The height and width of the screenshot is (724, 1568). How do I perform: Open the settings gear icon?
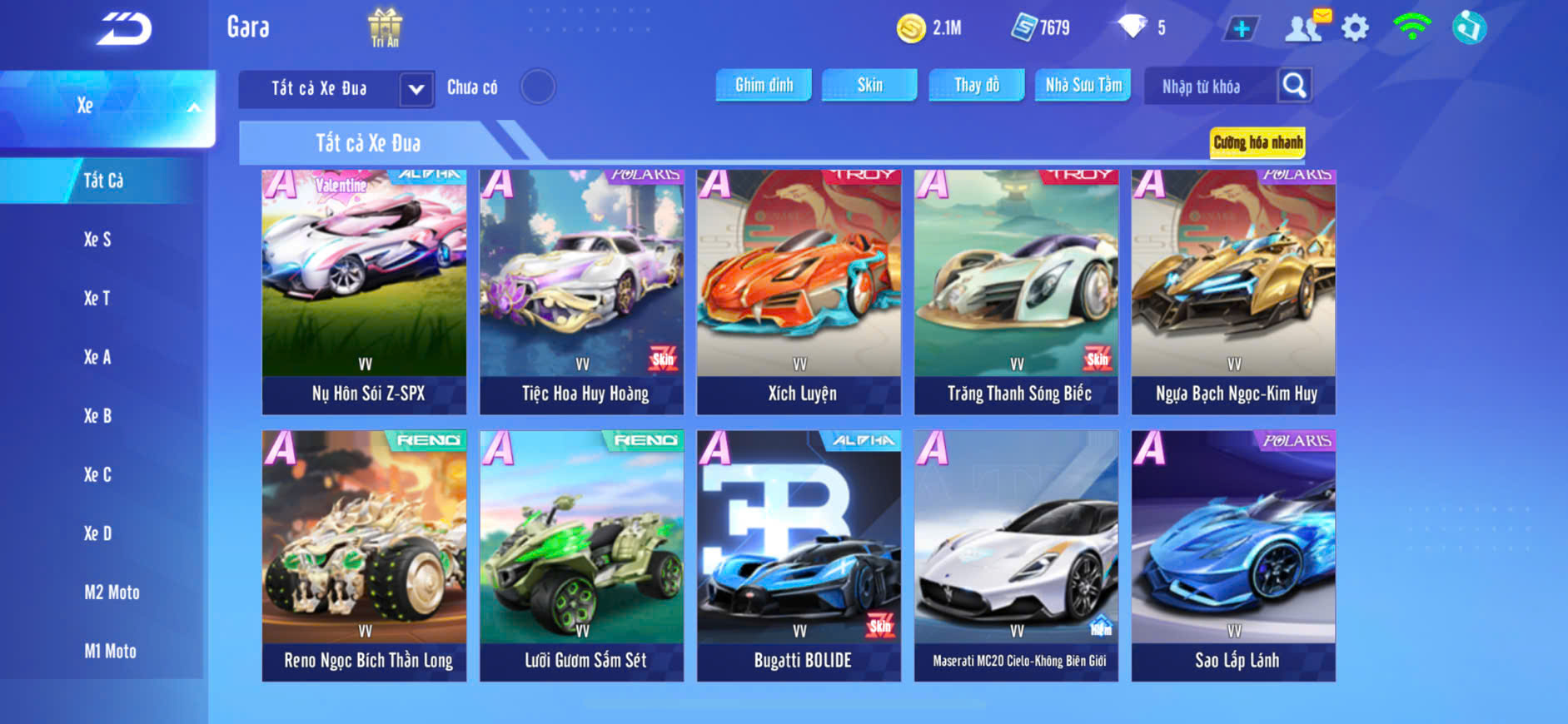pos(1355,28)
